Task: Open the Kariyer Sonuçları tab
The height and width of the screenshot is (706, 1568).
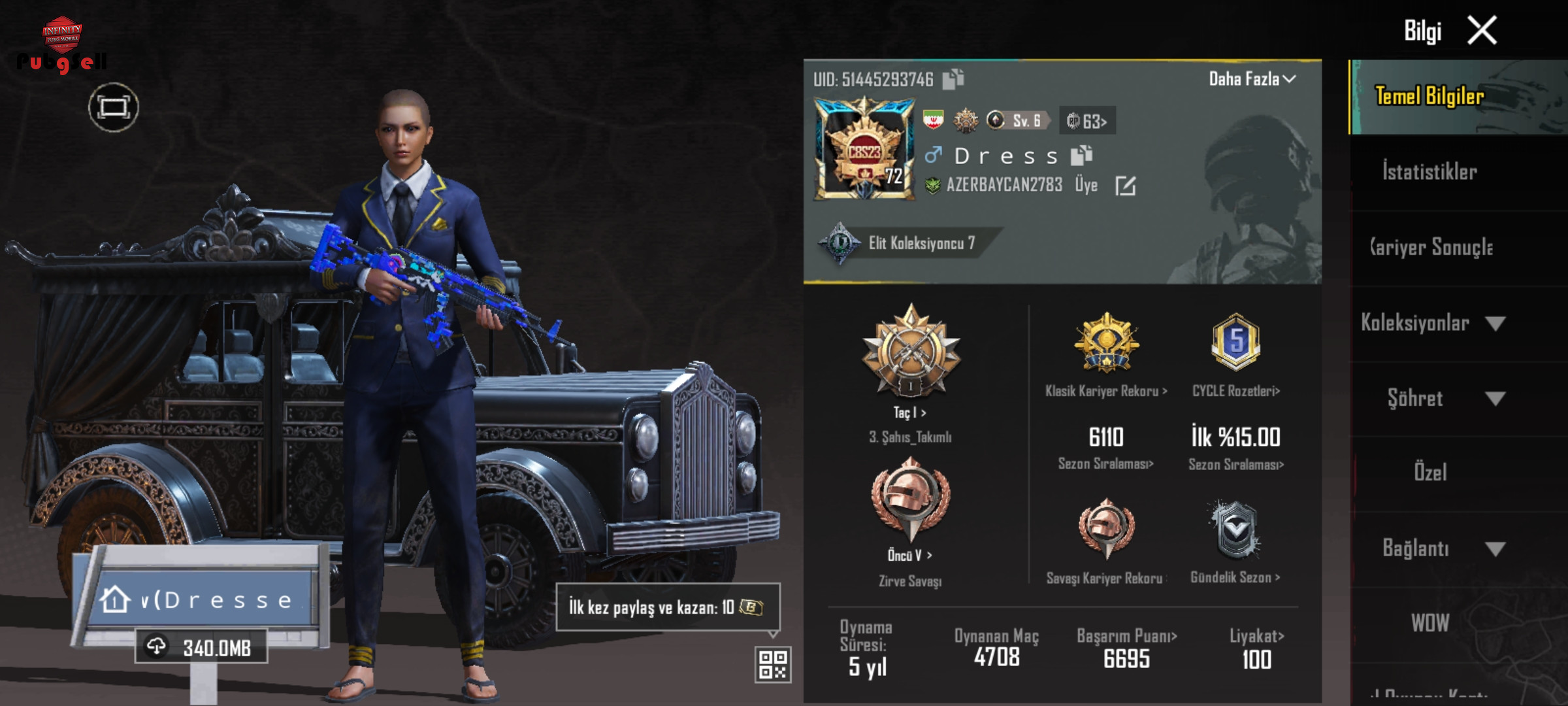Action: (1431, 247)
